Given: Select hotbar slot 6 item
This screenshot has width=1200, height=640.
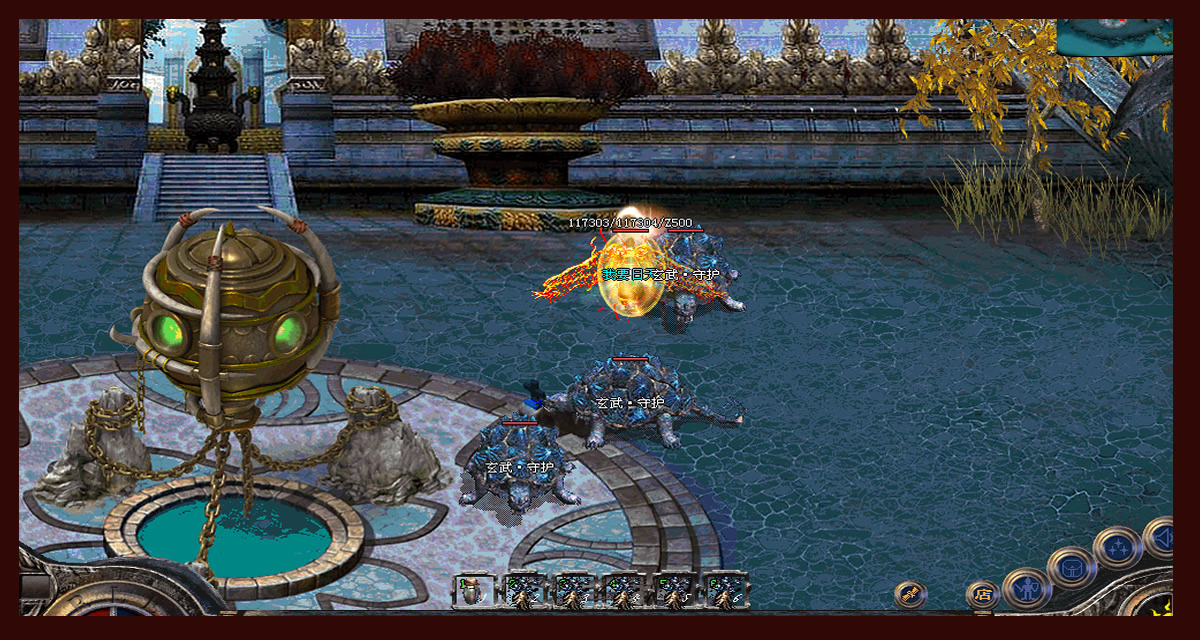Looking at the screenshot, I should click(x=726, y=591).
